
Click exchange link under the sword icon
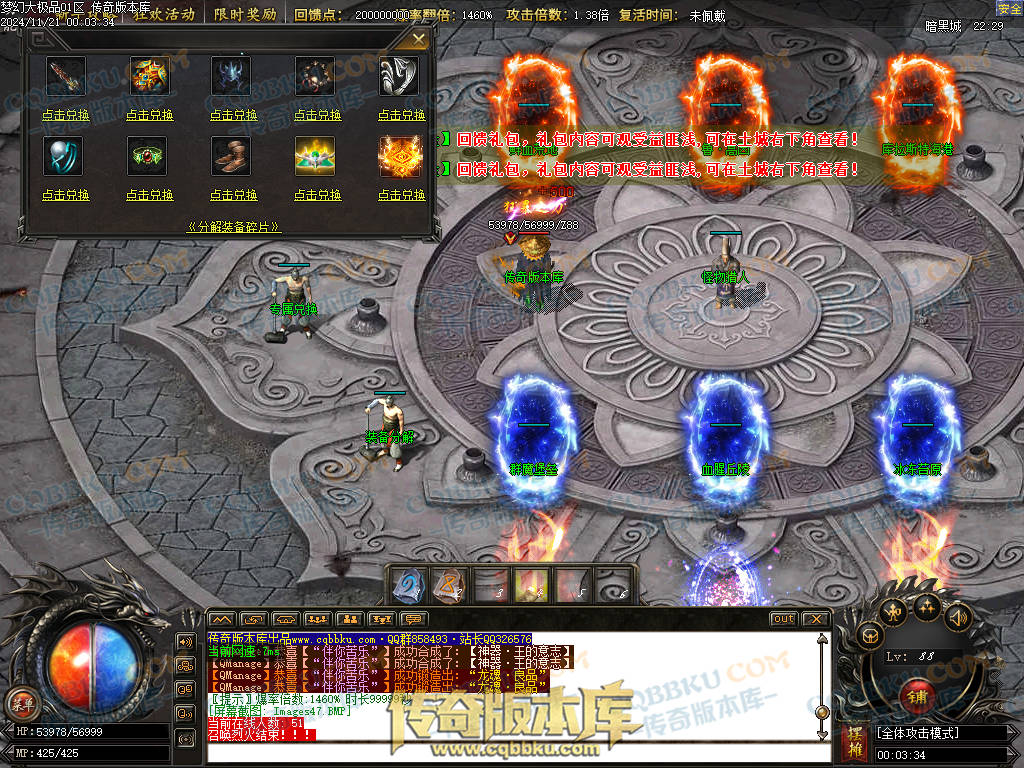66,115
